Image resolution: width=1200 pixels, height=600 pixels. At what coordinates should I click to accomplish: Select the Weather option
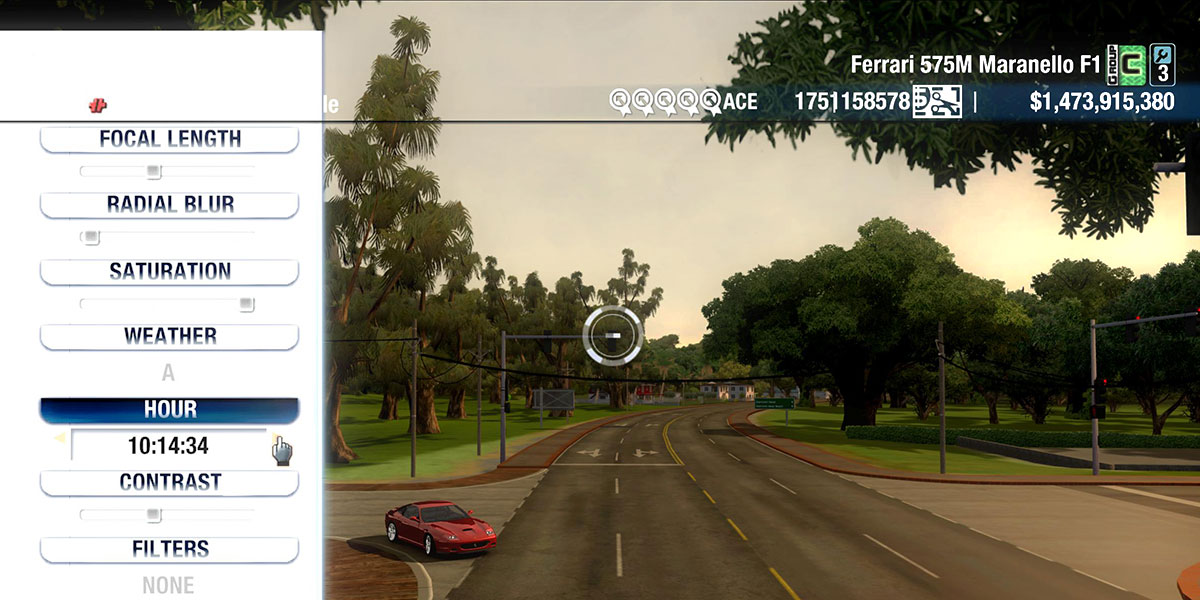coord(169,337)
